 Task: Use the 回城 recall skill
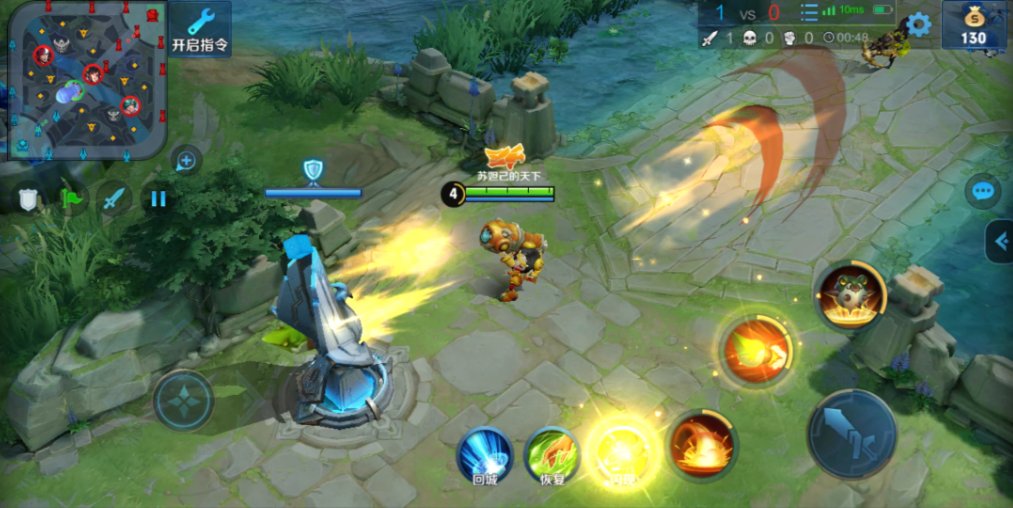pos(485,455)
